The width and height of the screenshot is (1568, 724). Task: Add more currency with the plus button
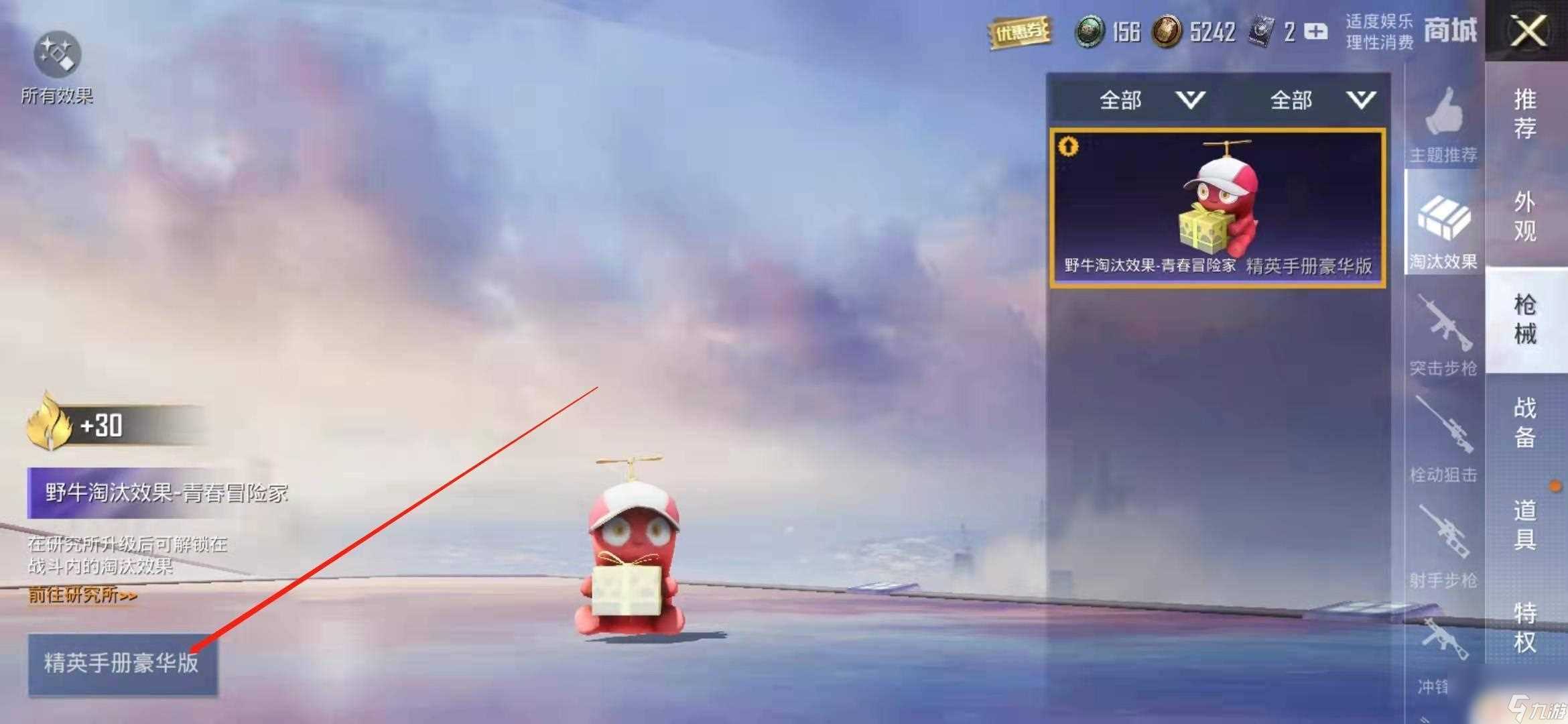tap(1316, 32)
